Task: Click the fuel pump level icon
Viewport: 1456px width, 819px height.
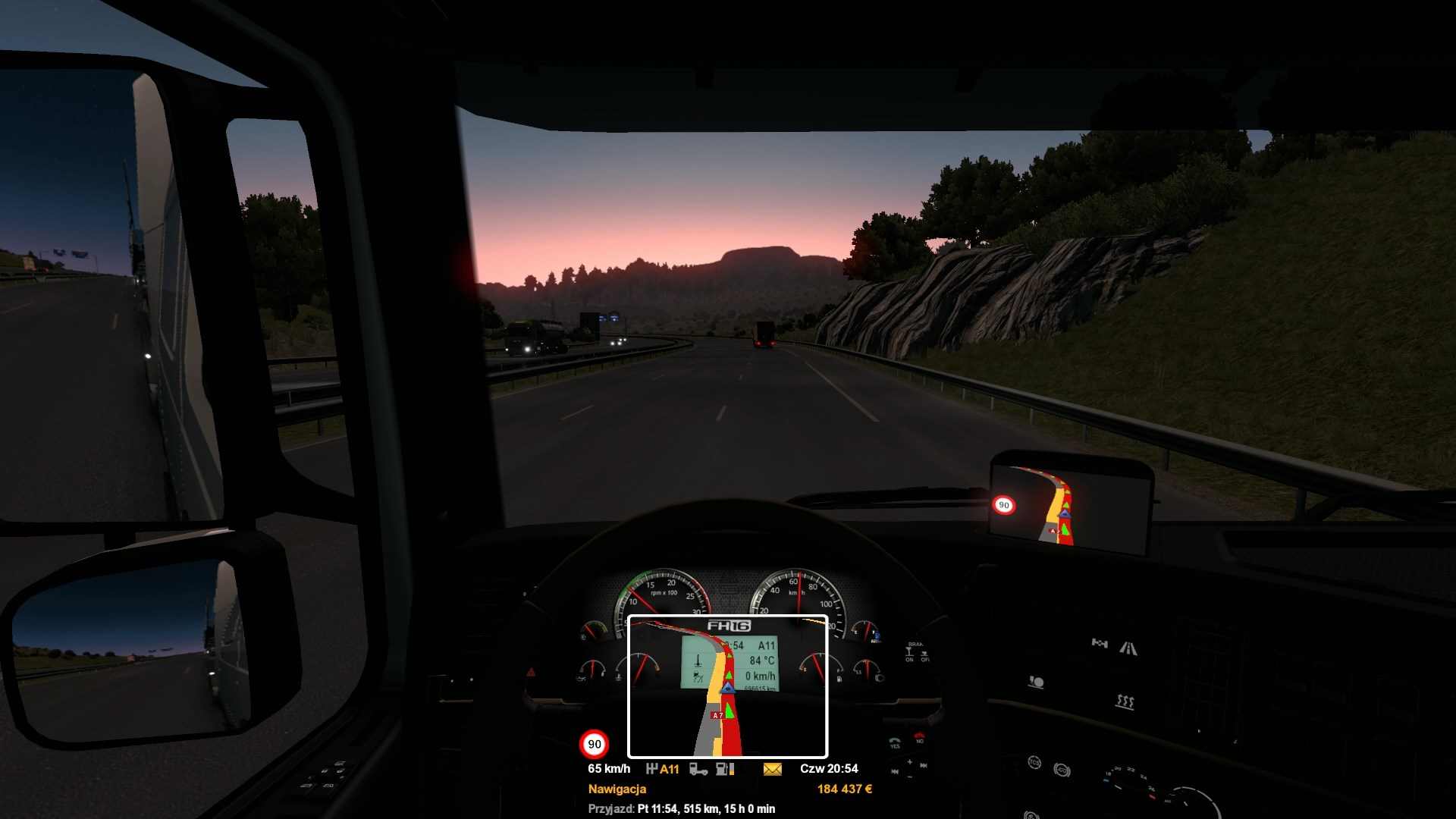Action: [x=725, y=769]
